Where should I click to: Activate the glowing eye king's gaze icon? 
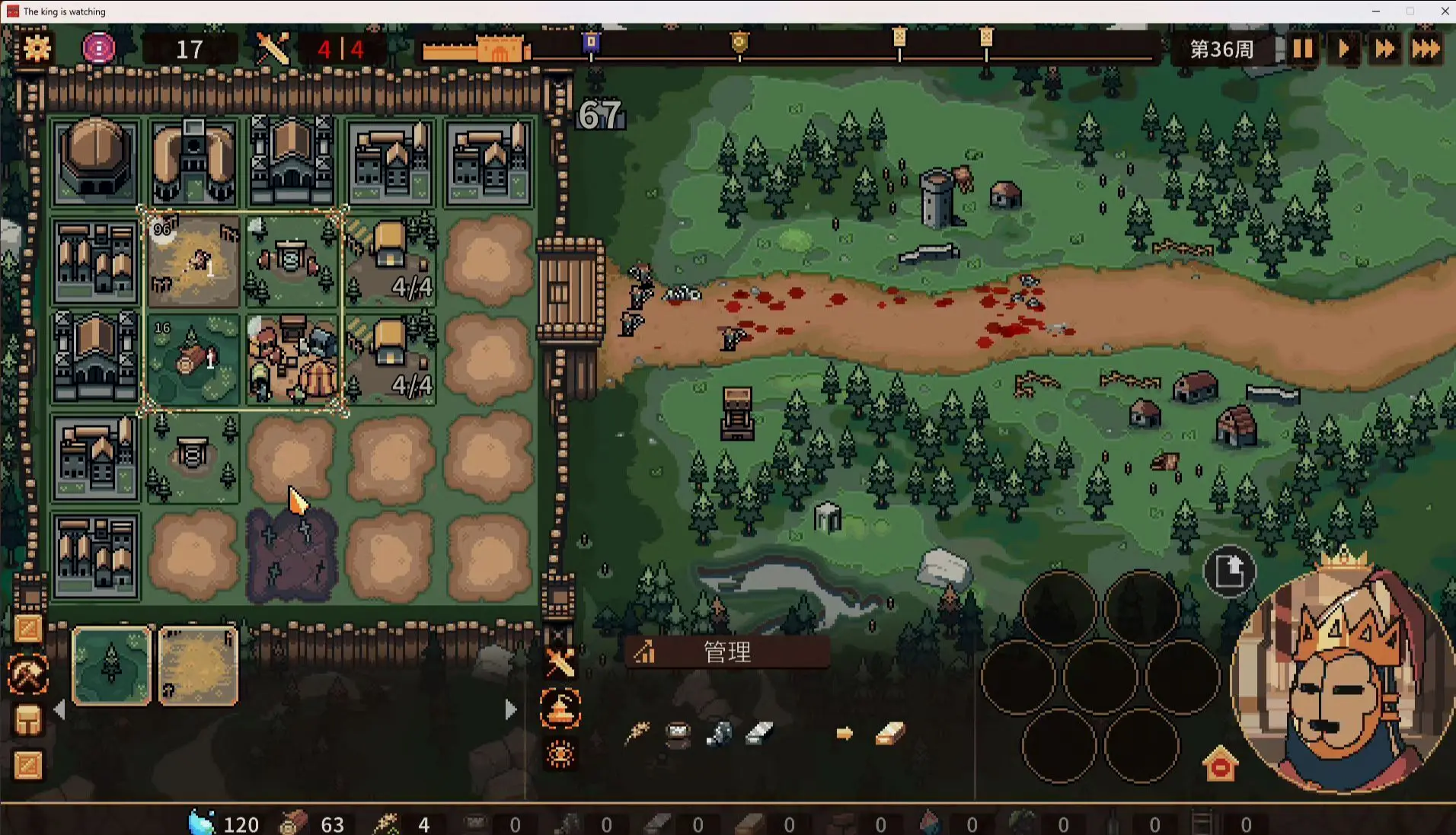pyautogui.click(x=560, y=754)
